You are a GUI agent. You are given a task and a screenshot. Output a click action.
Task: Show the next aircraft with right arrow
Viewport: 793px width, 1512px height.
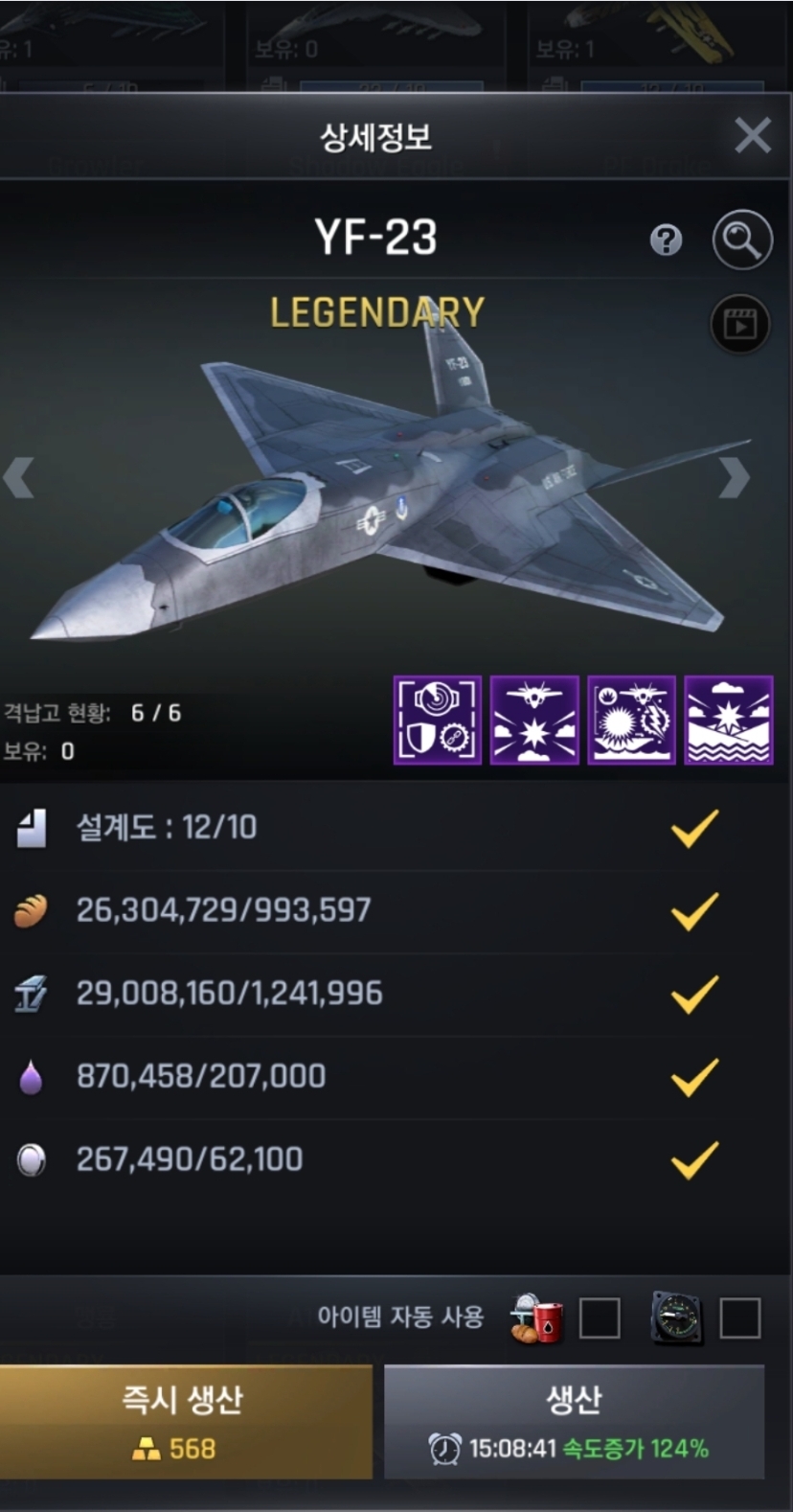[x=734, y=477]
